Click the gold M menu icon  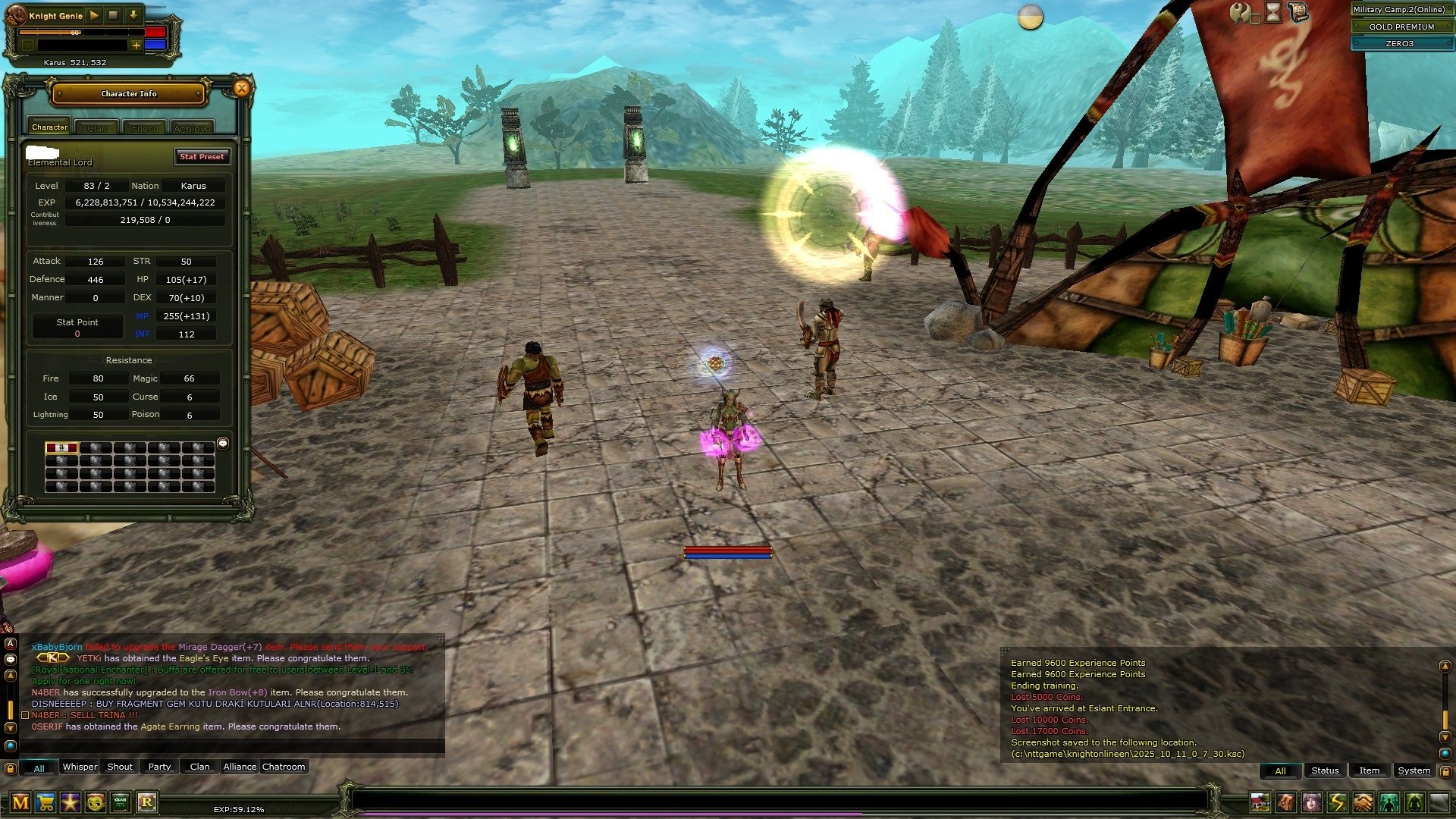[20, 802]
